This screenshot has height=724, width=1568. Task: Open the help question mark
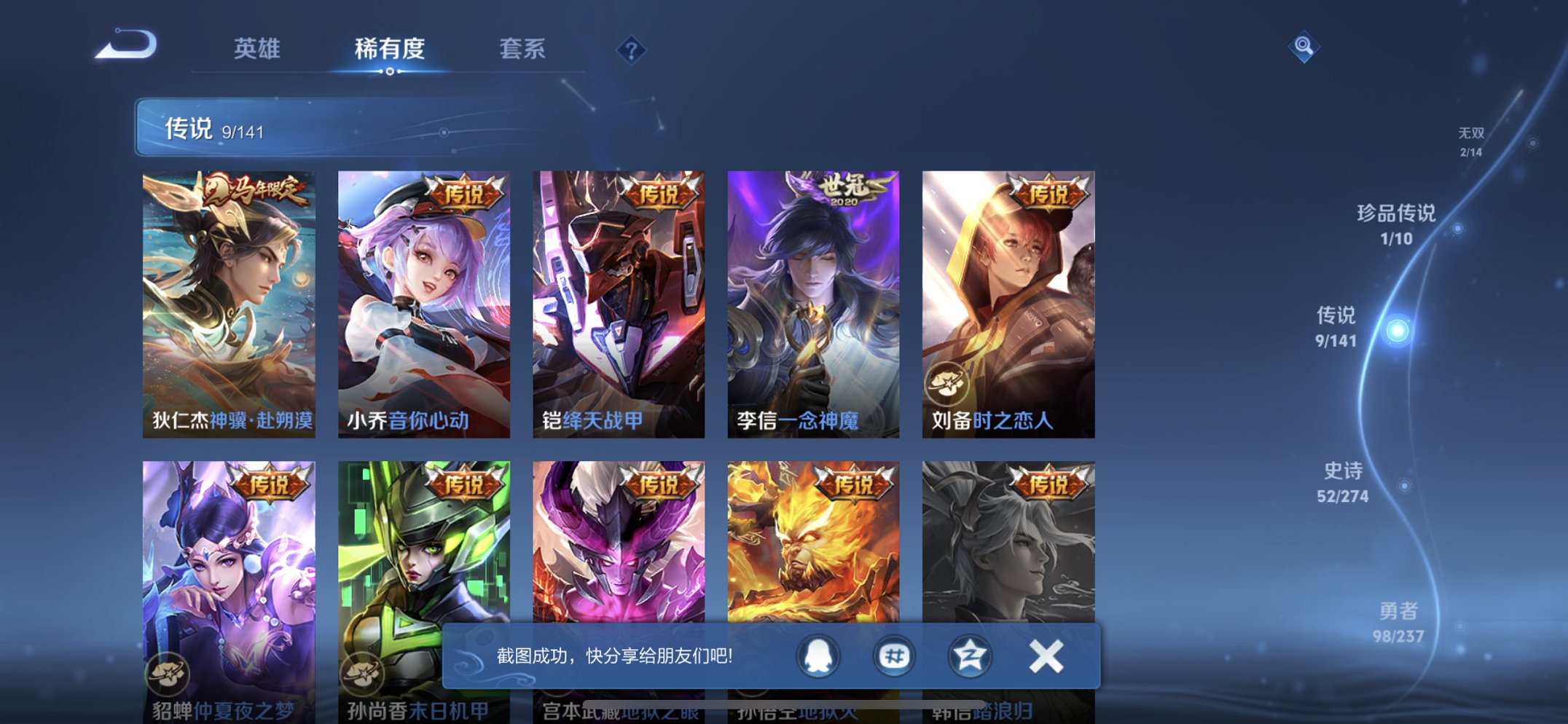[x=632, y=50]
